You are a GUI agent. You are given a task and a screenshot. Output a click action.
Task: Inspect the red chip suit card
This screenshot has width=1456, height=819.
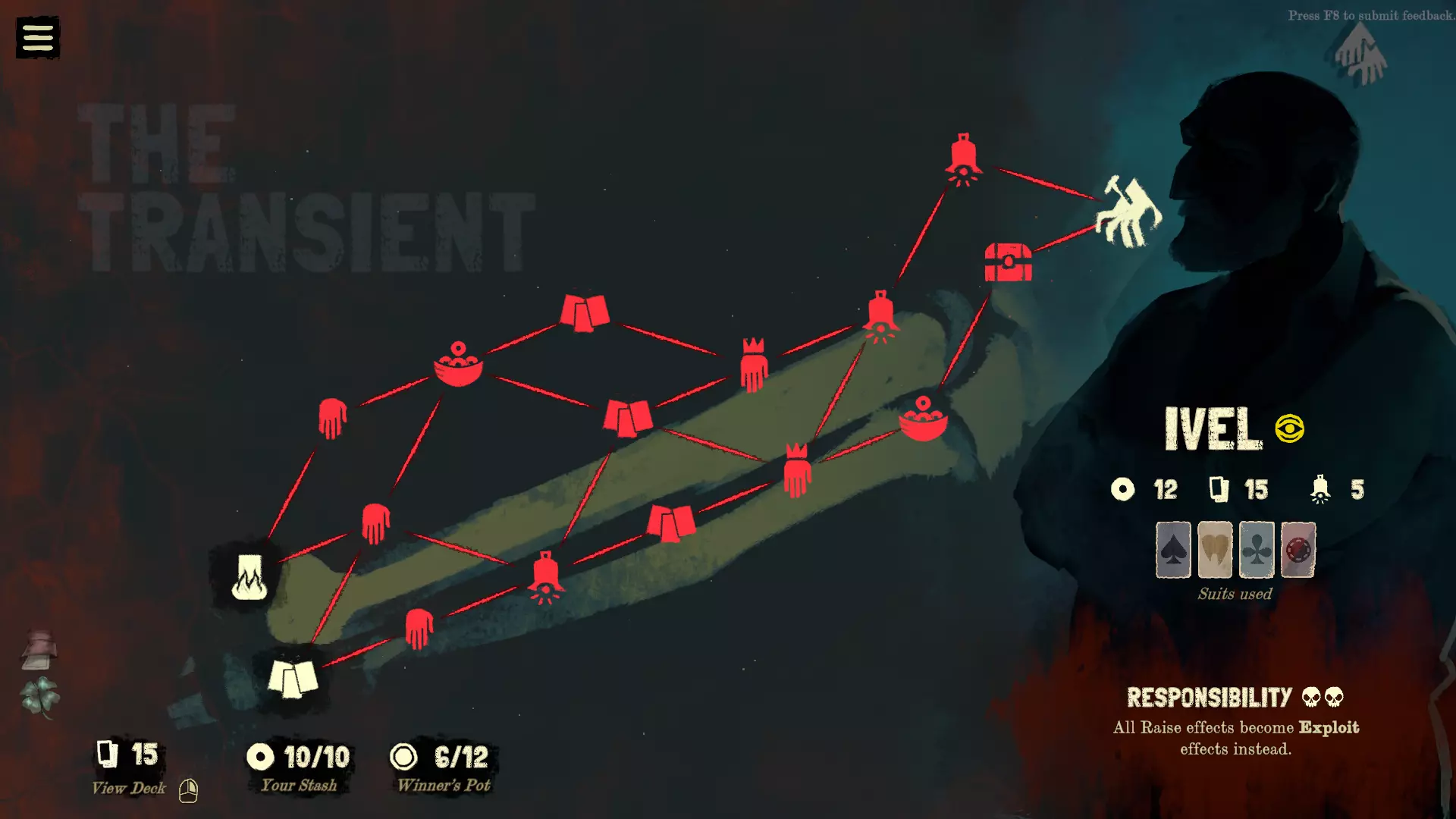(1298, 550)
